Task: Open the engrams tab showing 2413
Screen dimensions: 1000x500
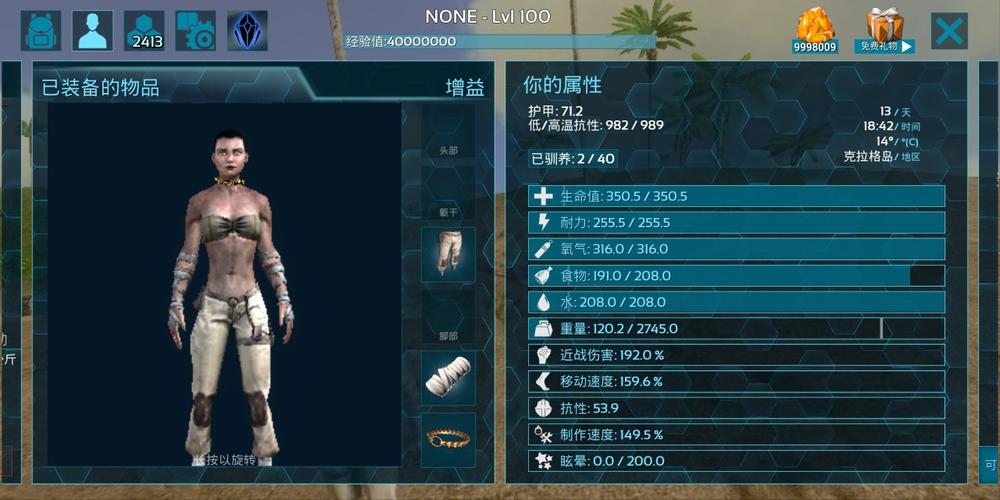Action: [x=145, y=31]
